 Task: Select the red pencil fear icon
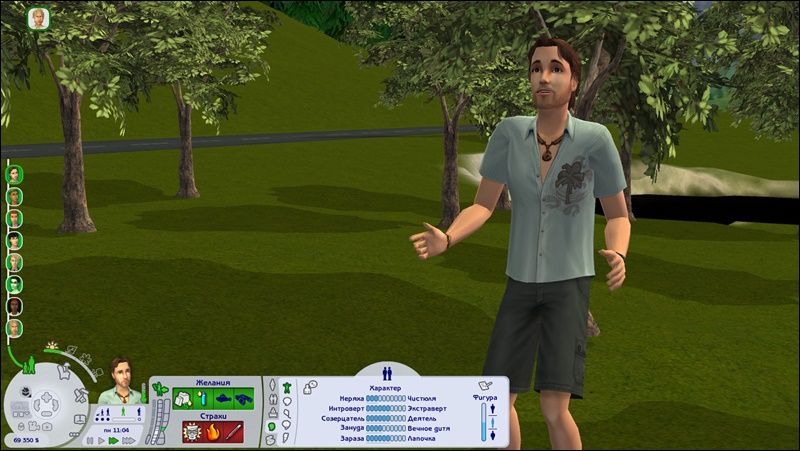click(x=233, y=432)
